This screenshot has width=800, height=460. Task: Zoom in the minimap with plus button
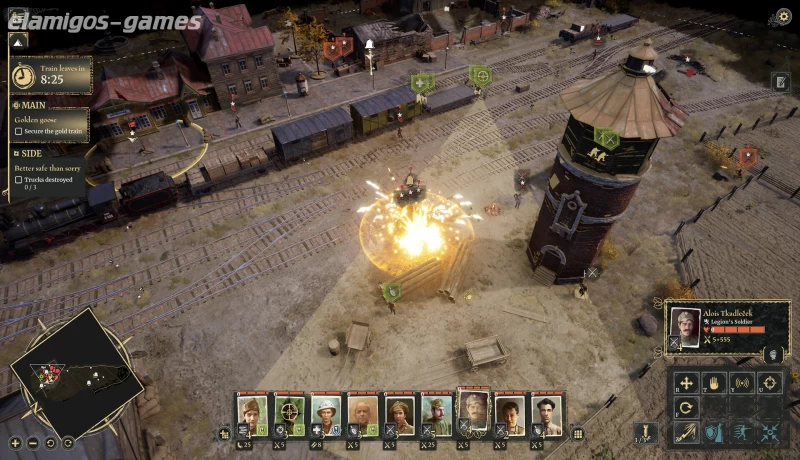[x=15, y=442]
